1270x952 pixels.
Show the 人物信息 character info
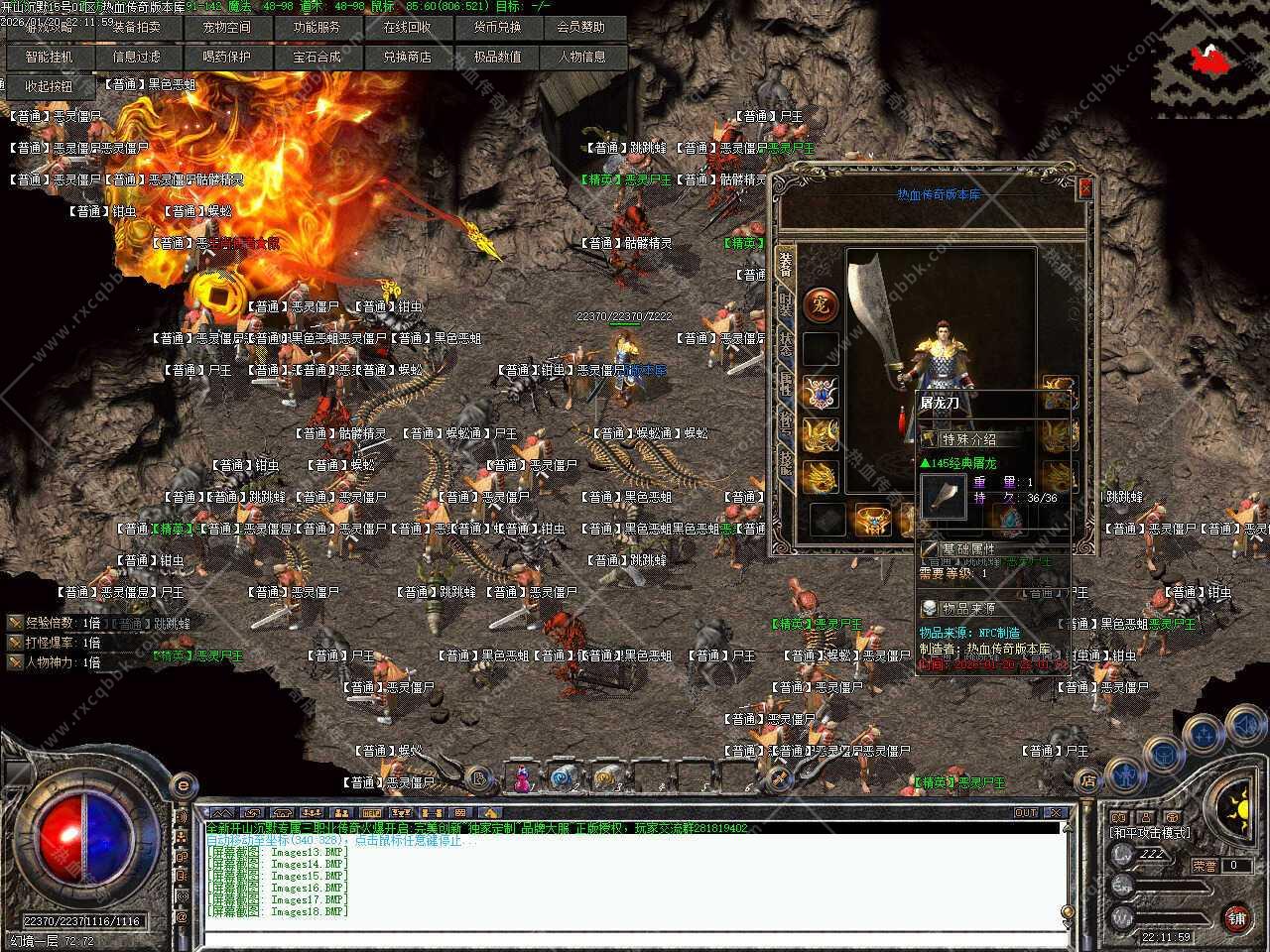tap(581, 58)
